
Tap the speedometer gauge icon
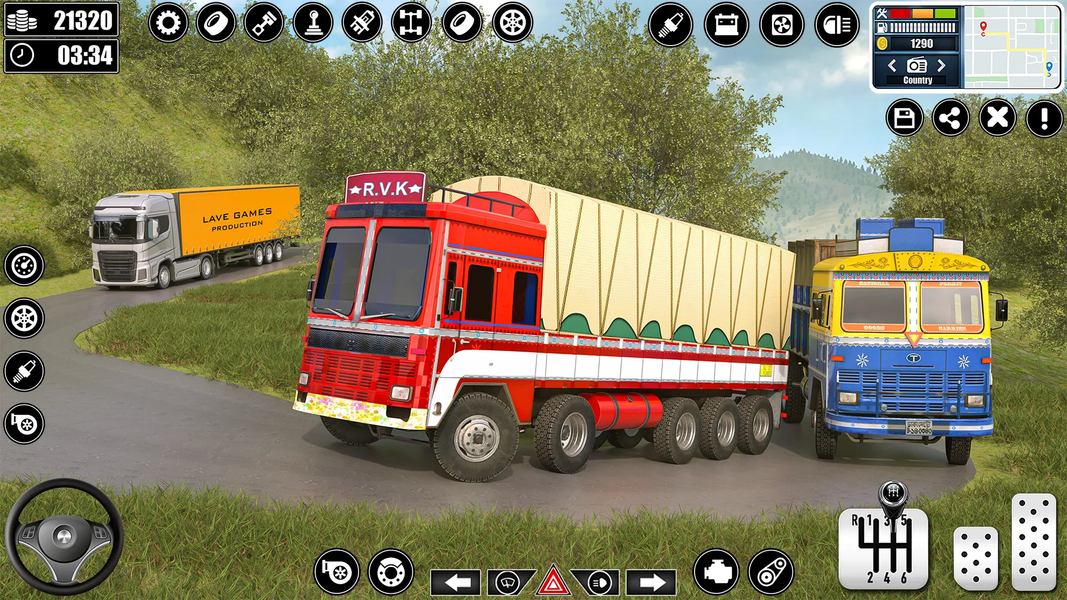pos(24,266)
